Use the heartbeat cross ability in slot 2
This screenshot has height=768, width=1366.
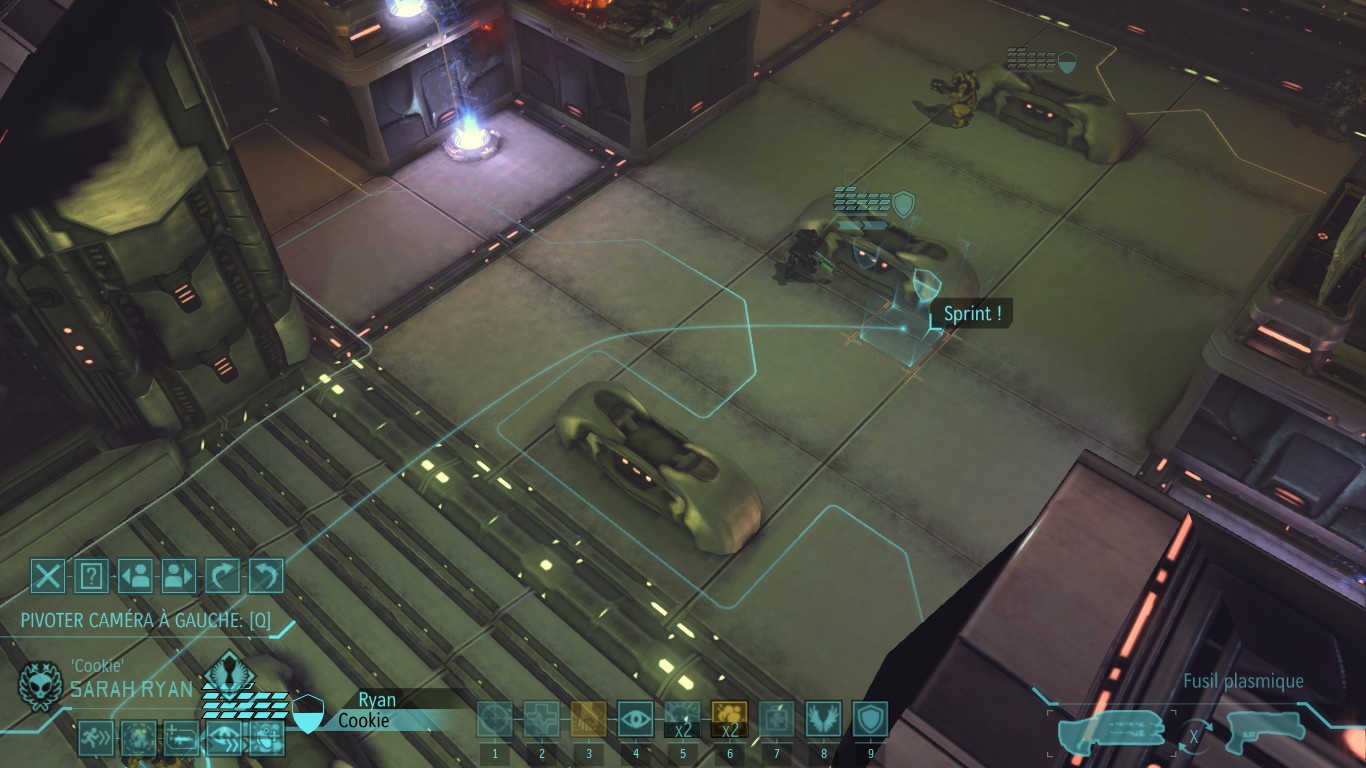(541, 719)
